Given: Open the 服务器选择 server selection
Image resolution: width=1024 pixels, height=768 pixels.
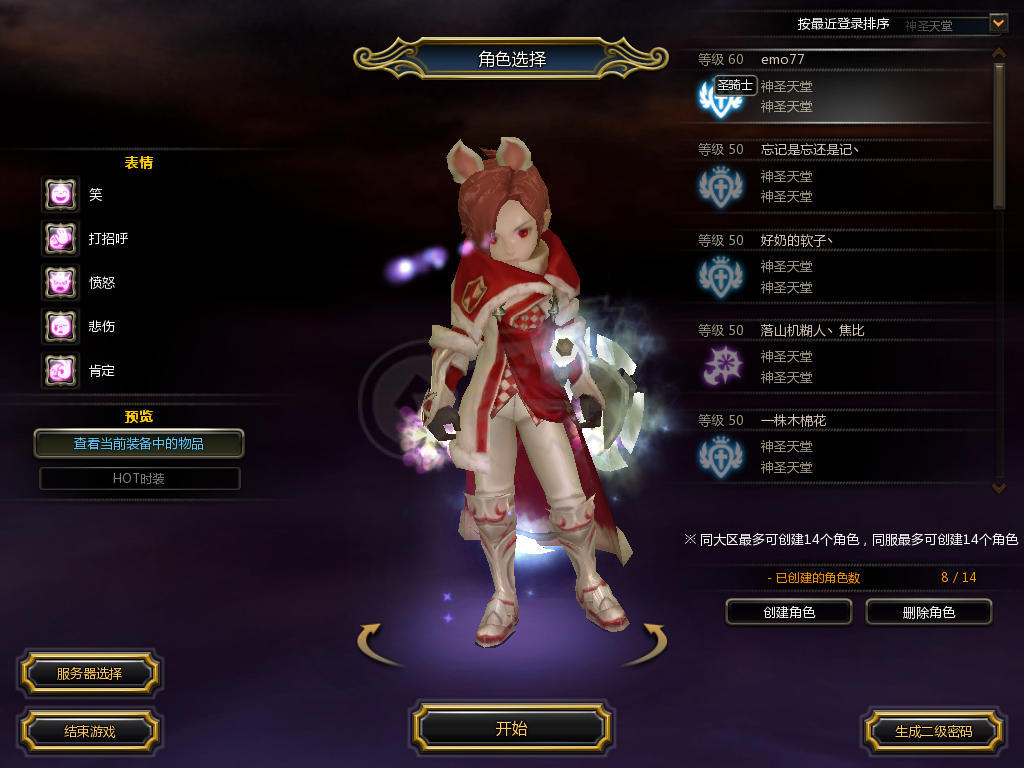Looking at the screenshot, I should click(89, 673).
